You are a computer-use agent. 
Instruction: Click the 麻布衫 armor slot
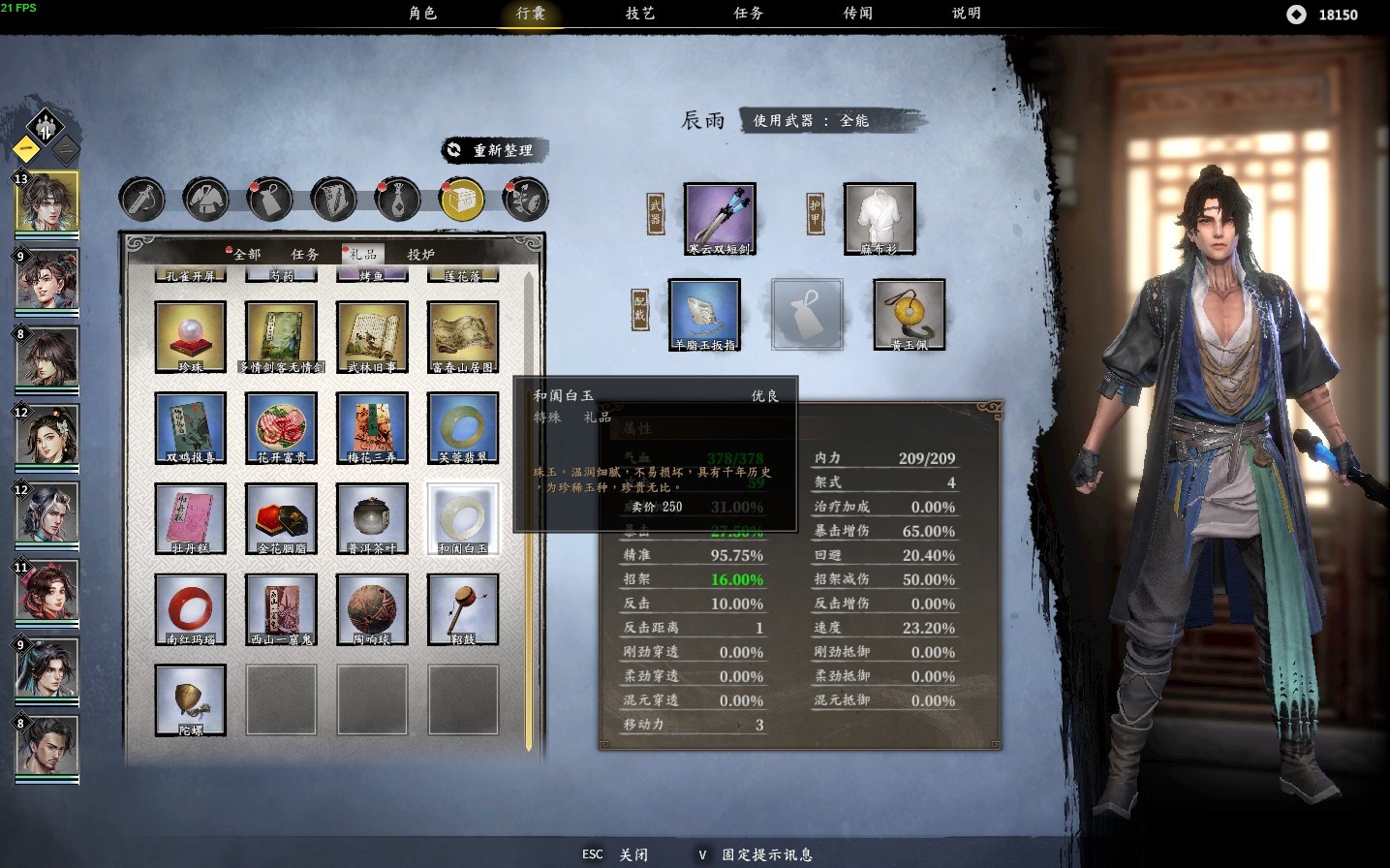pyautogui.click(x=880, y=219)
